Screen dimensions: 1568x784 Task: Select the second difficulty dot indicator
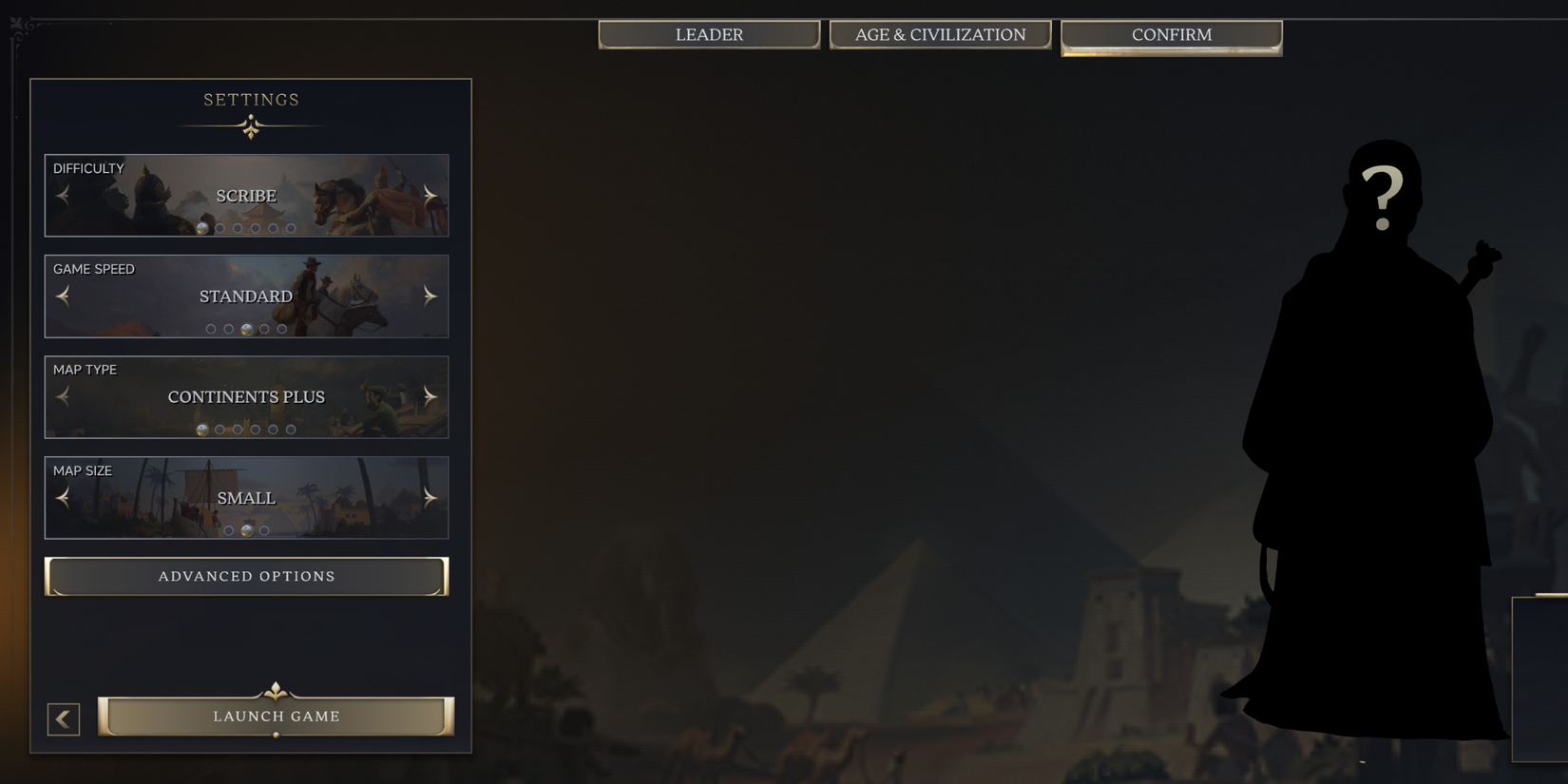tap(220, 228)
